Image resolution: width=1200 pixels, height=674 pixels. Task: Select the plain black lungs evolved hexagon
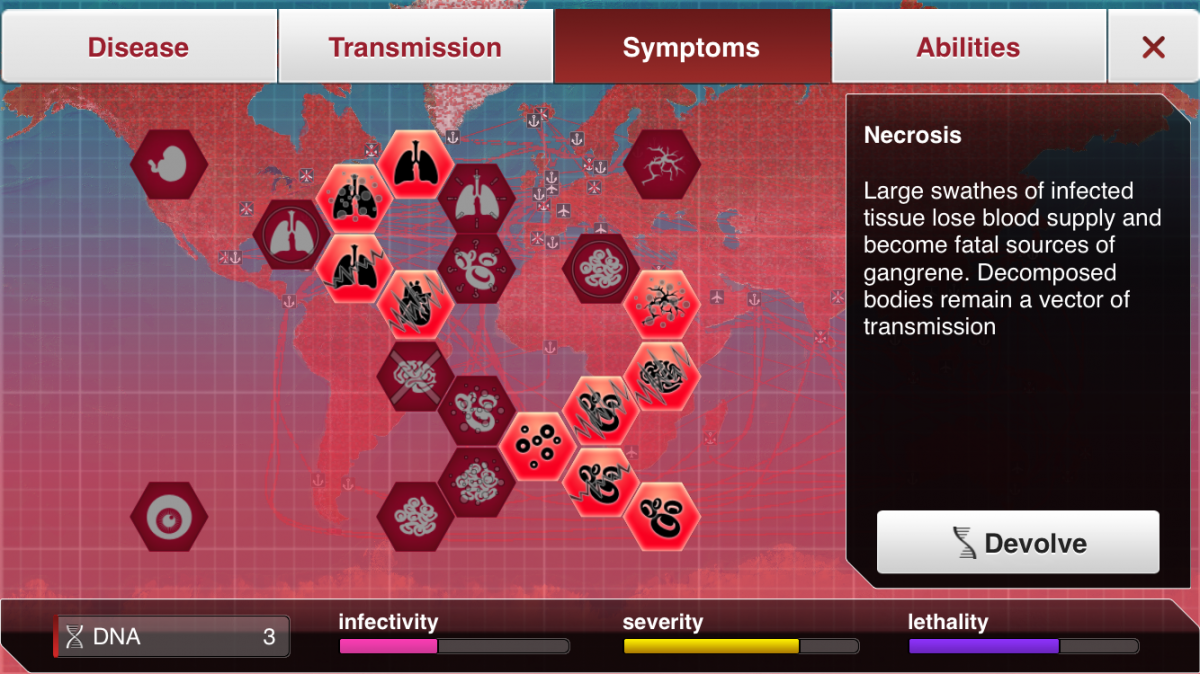(415, 164)
